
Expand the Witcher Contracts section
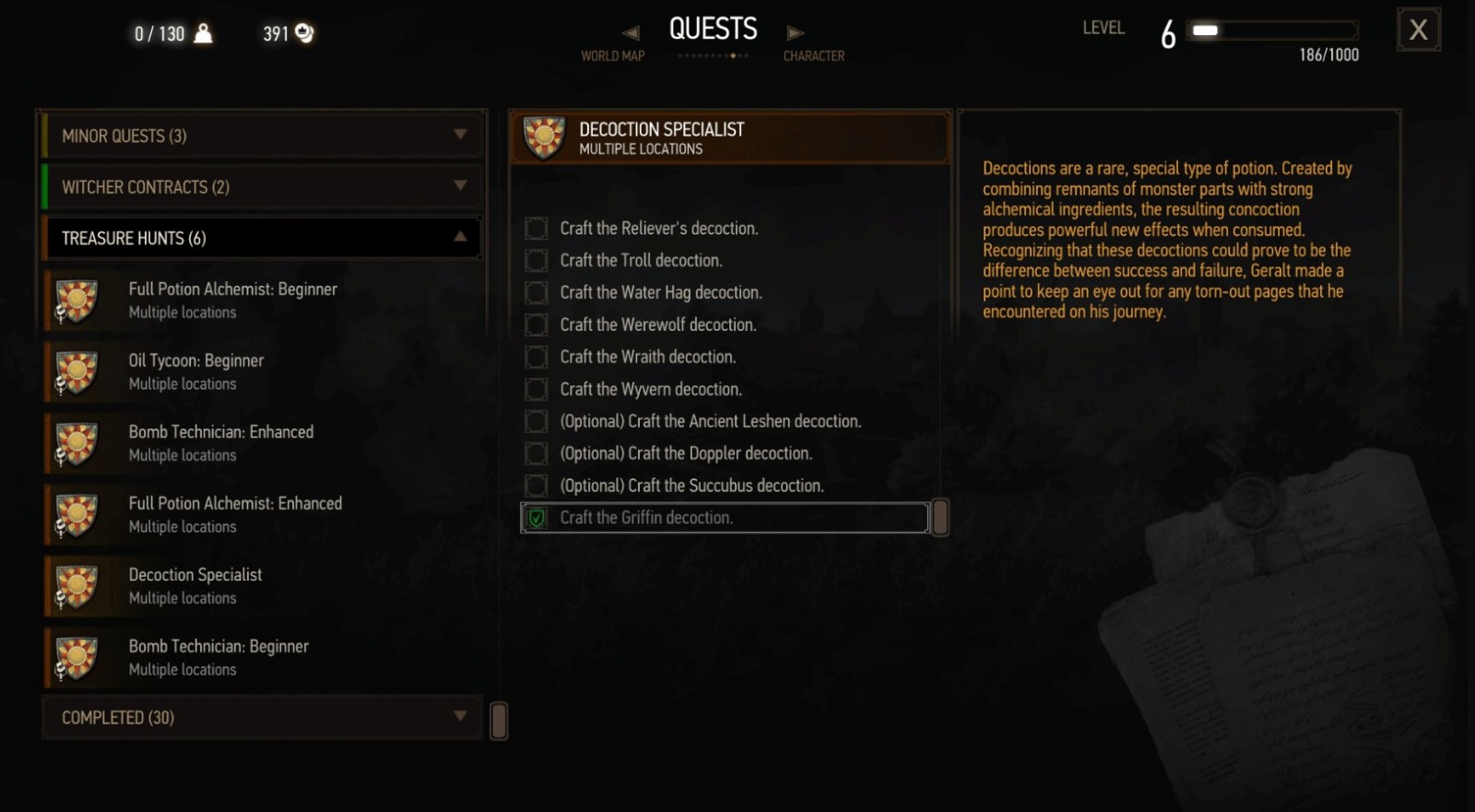tap(263, 187)
